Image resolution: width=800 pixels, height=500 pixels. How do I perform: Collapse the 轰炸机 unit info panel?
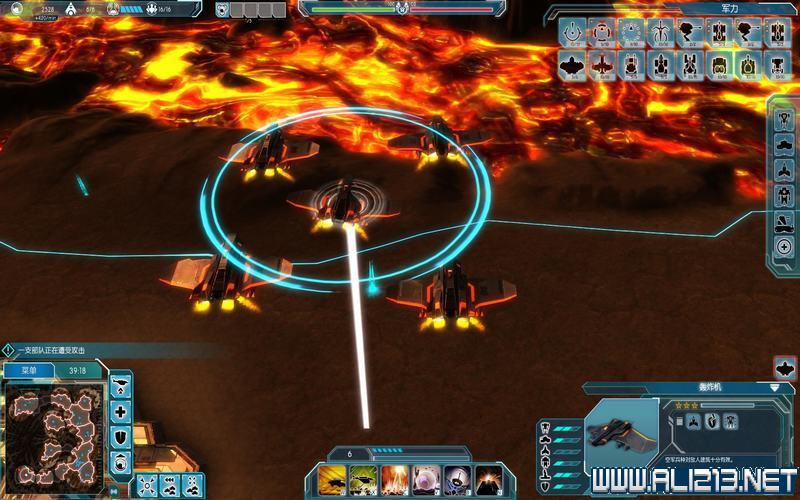click(x=775, y=387)
